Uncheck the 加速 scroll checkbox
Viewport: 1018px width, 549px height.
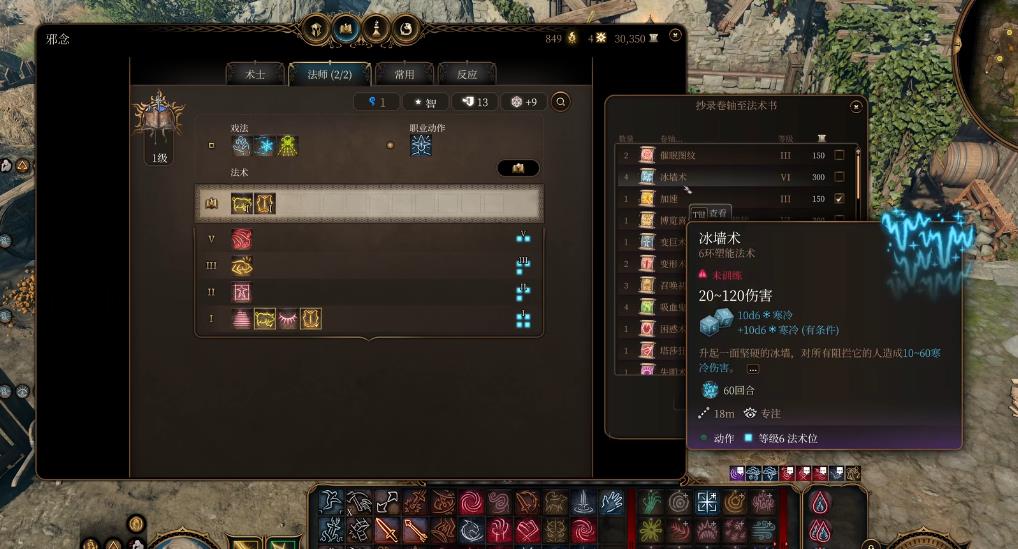[x=839, y=198]
